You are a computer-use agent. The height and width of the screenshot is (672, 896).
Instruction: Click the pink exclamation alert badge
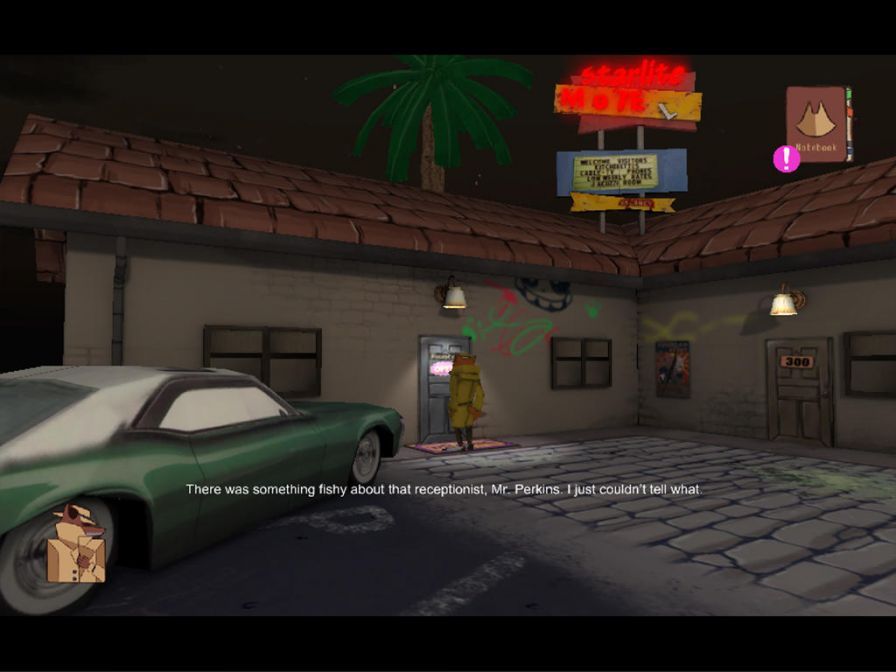(x=786, y=158)
